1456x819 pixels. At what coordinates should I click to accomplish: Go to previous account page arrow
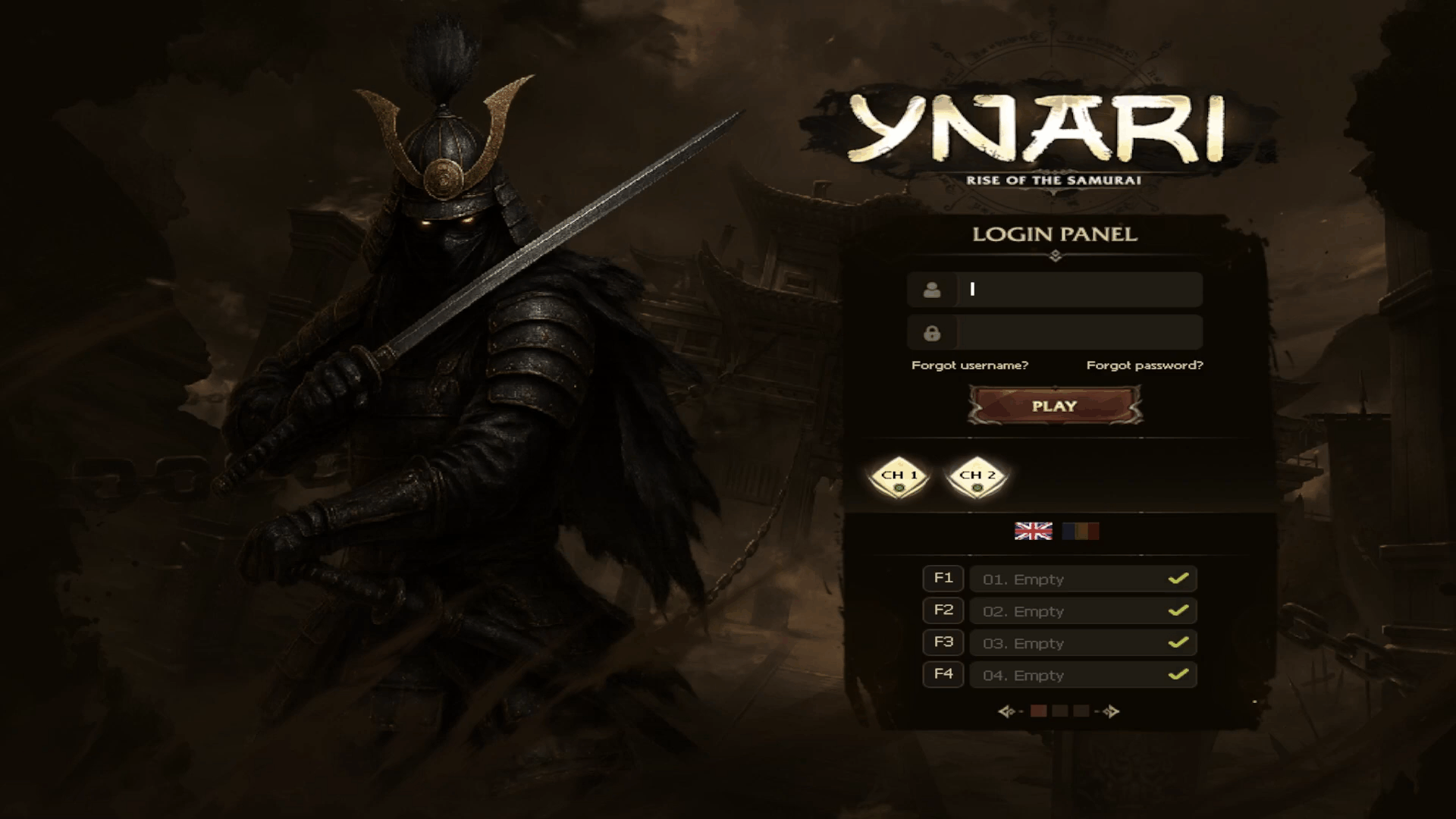1006,711
